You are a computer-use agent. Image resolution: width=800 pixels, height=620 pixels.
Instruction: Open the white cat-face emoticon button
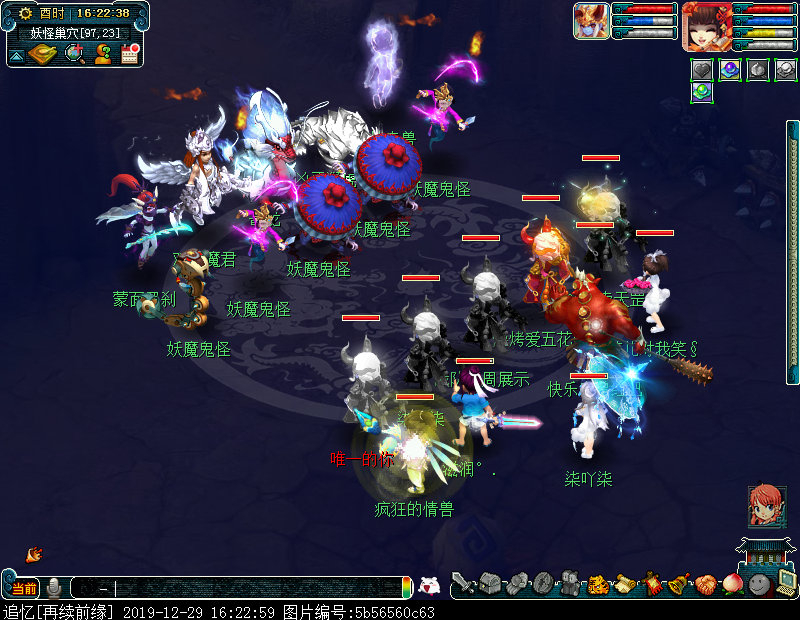point(429,587)
